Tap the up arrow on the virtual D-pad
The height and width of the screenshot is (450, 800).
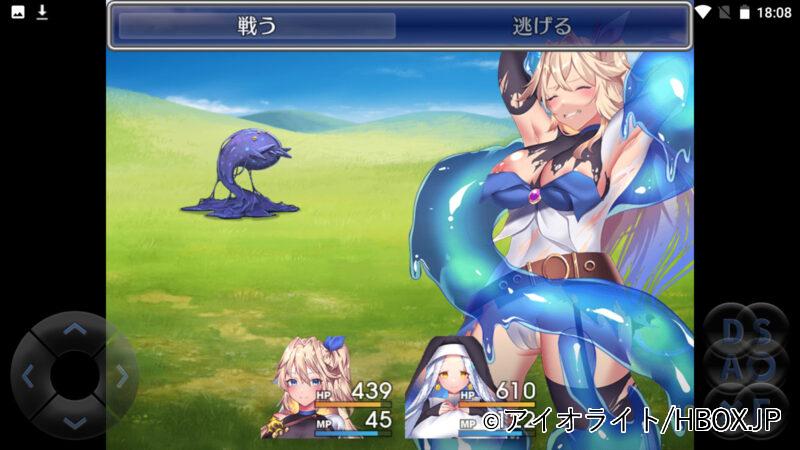point(74,328)
